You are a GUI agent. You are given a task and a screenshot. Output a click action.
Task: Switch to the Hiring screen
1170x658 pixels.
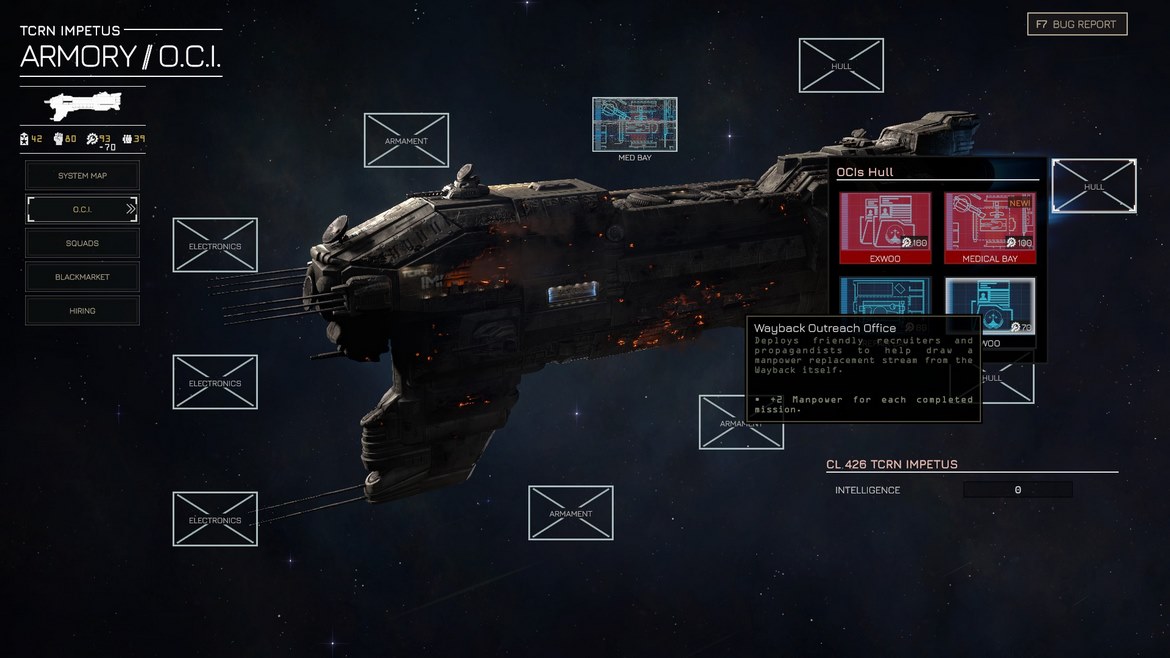82,311
